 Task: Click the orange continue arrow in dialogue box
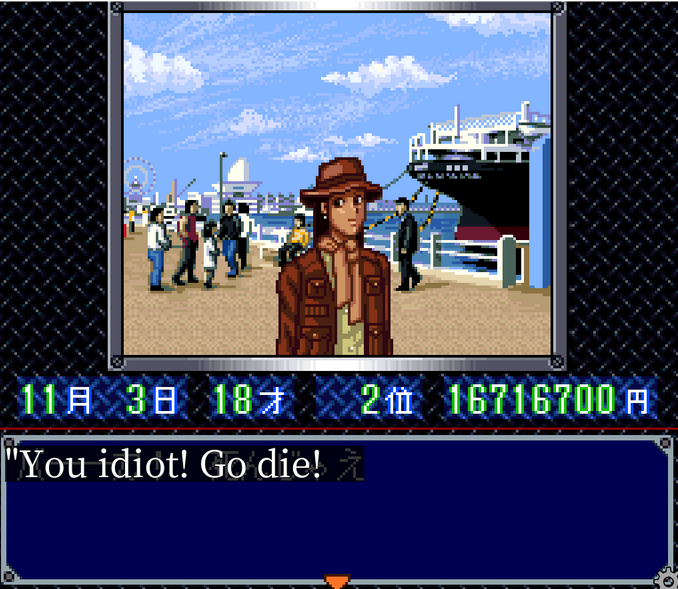pos(338,581)
